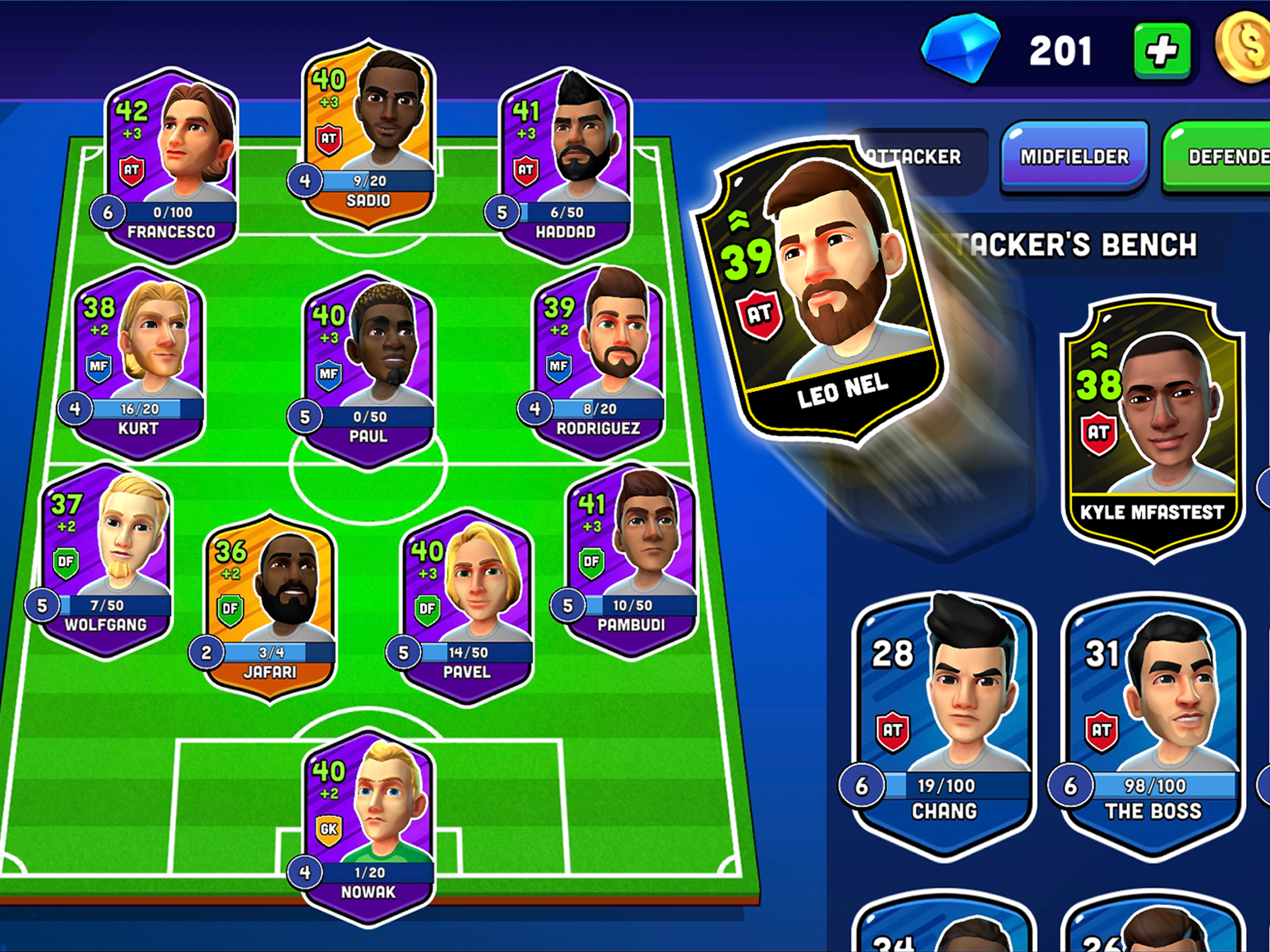The height and width of the screenshot is (952, 1270).
Task: Select Rodriguez's midfielder card
Action: (598, 362)
